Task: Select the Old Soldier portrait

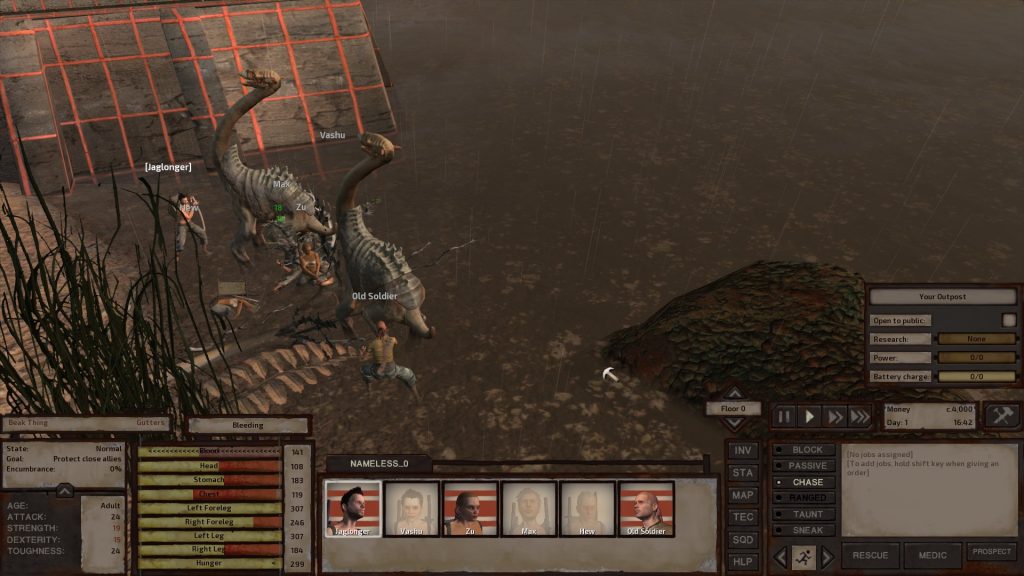Action: [x=646, y=508]
